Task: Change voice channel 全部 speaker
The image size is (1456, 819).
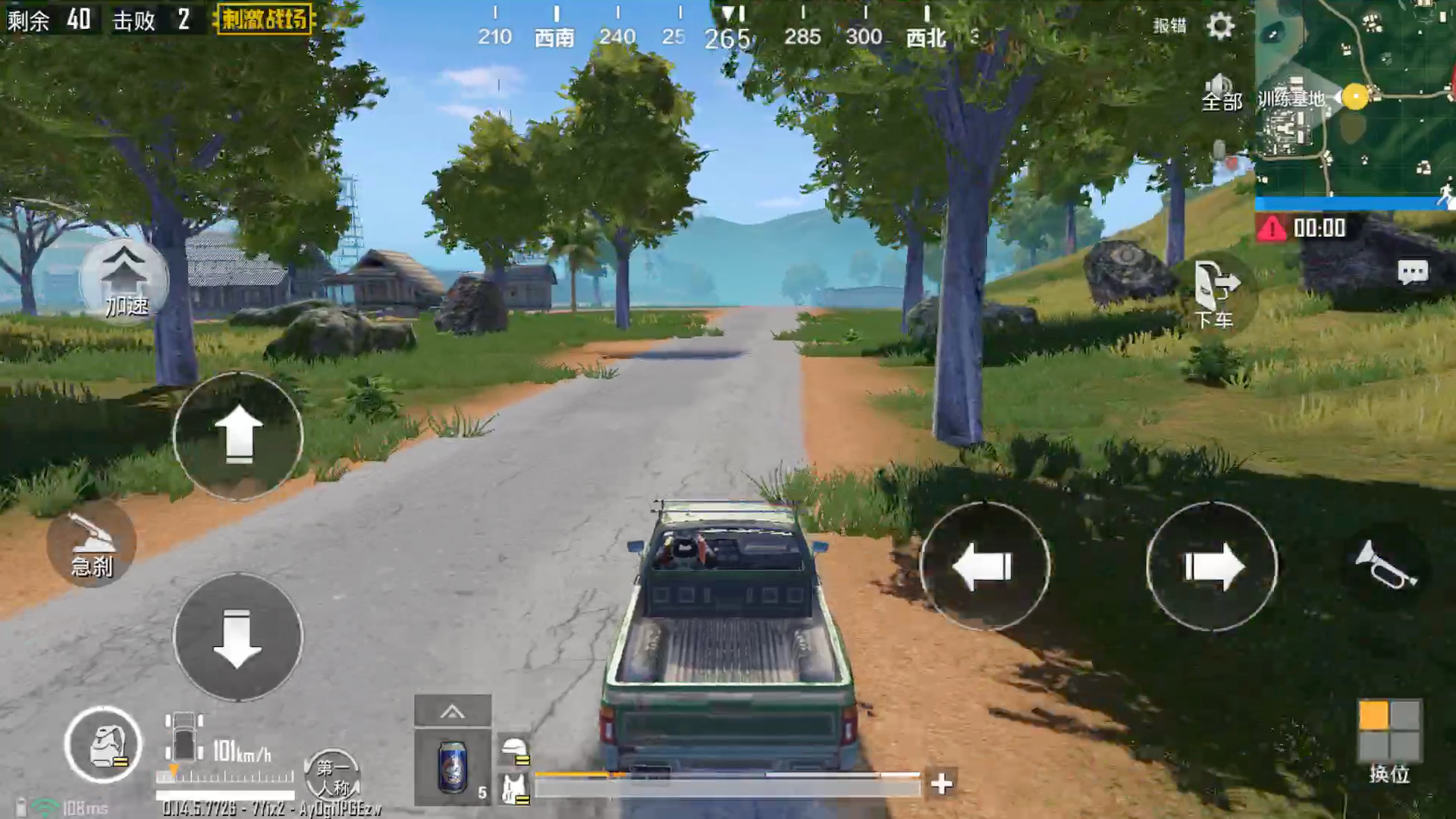Action: [x=1220, y=93]
